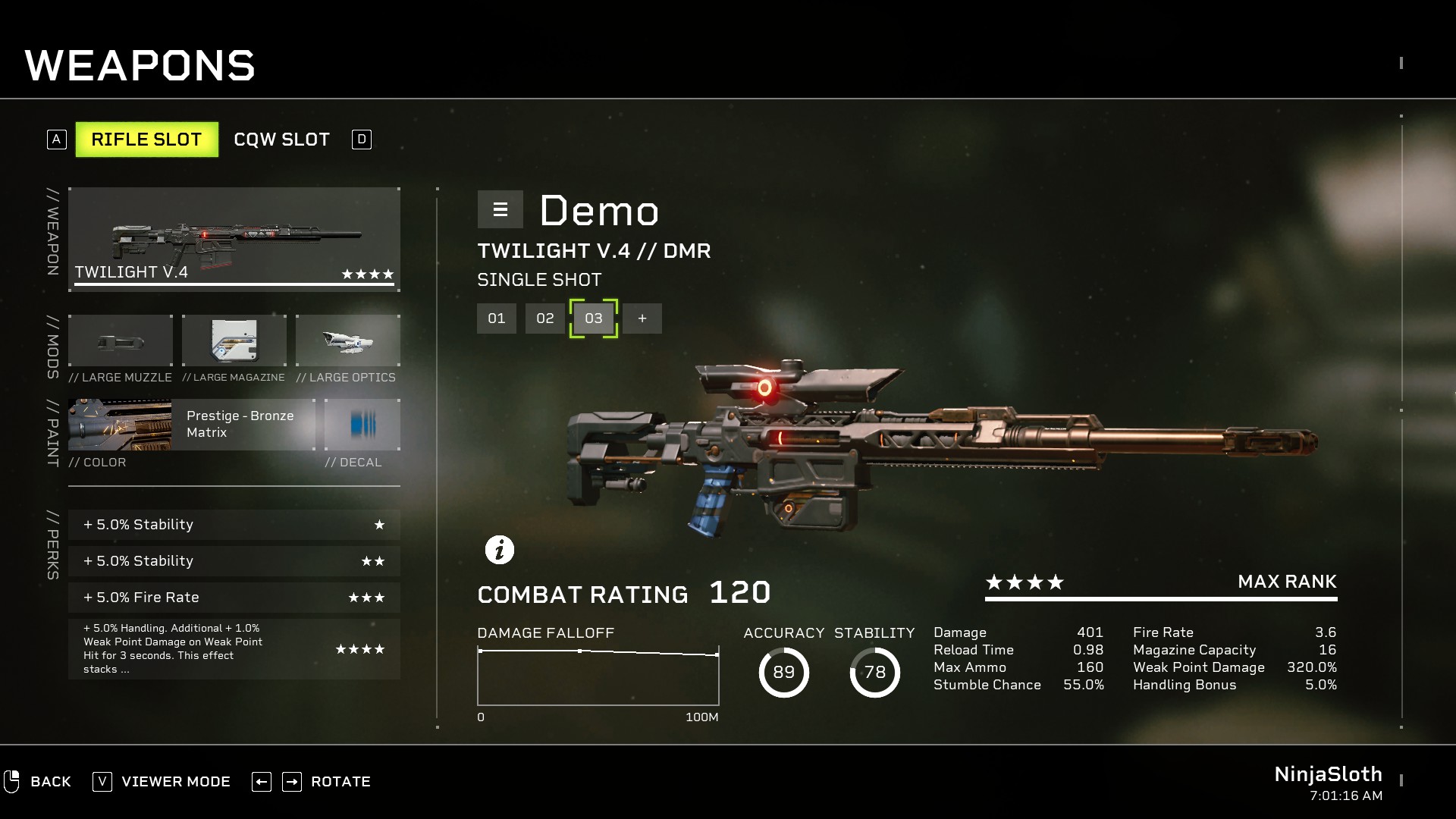Open the blue decal slot
This screenshot has width=1456, height=819.
point(362,425)
